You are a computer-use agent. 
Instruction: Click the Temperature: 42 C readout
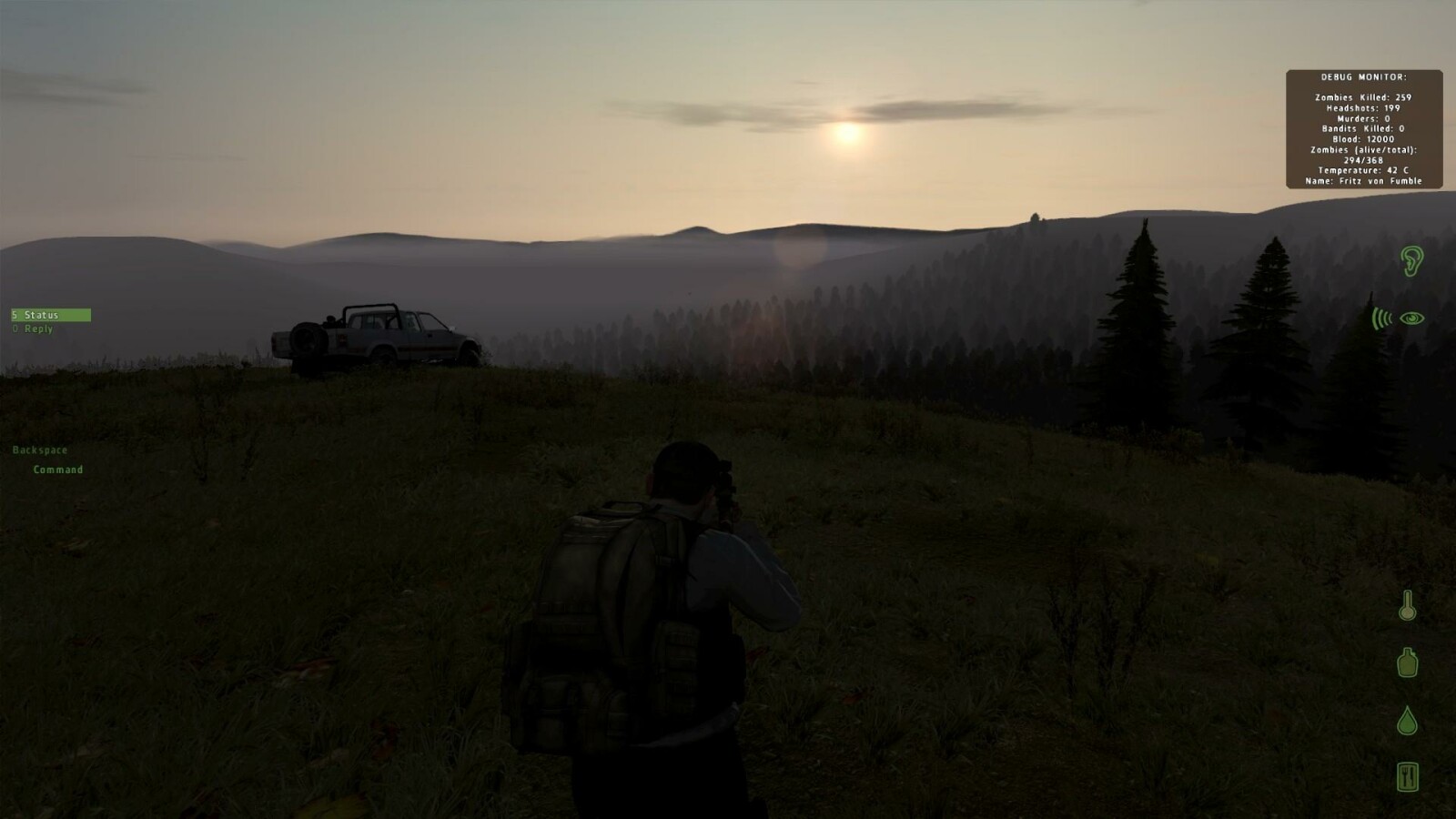click(x=1362, y=170)
